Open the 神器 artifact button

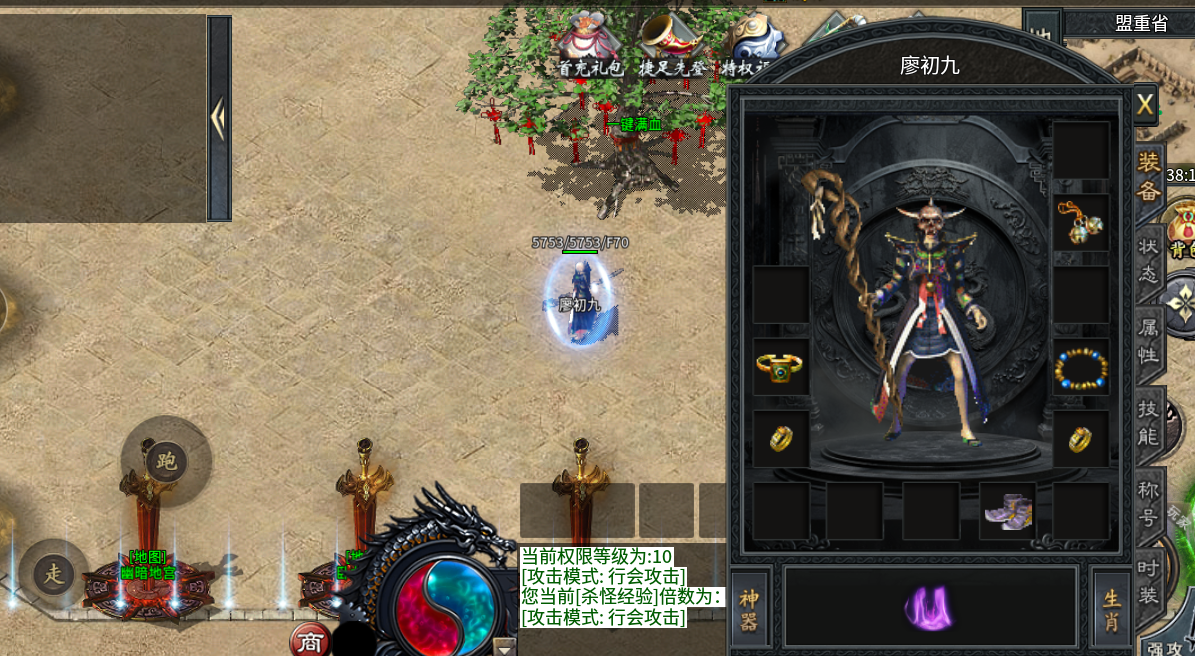pos(749,610)
